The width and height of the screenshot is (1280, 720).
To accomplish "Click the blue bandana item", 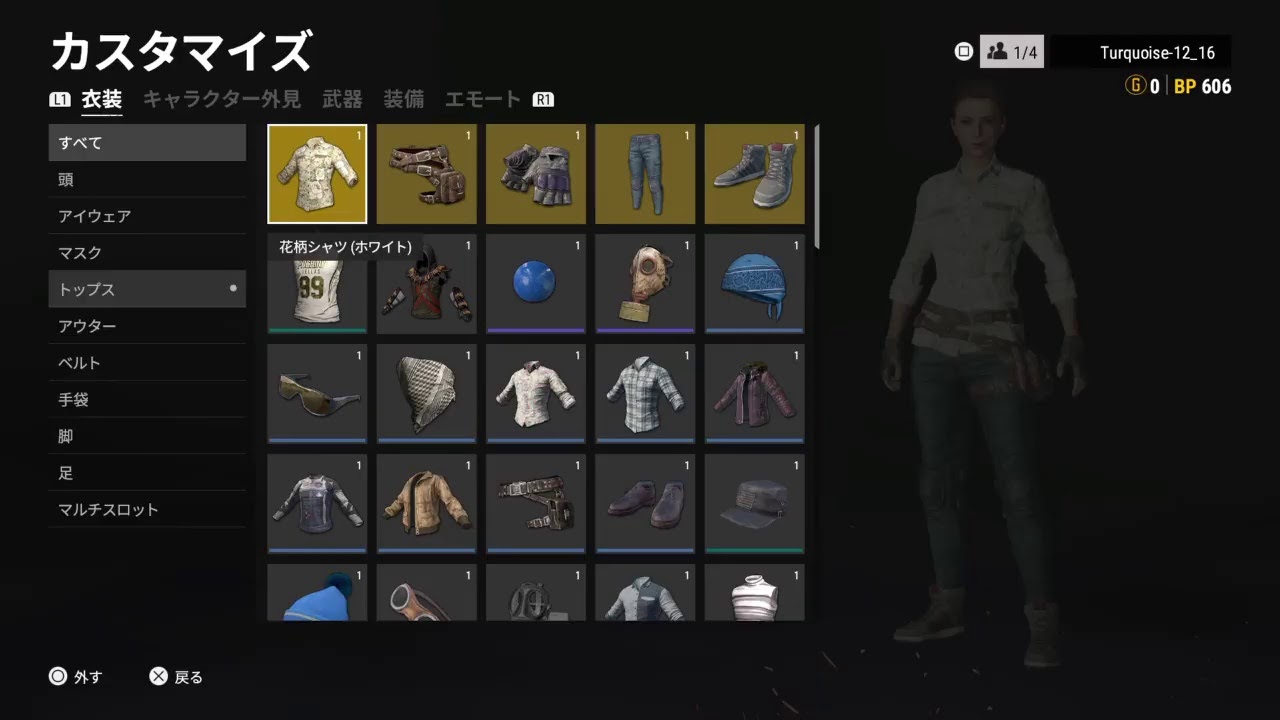I will [x=753, y=283].
